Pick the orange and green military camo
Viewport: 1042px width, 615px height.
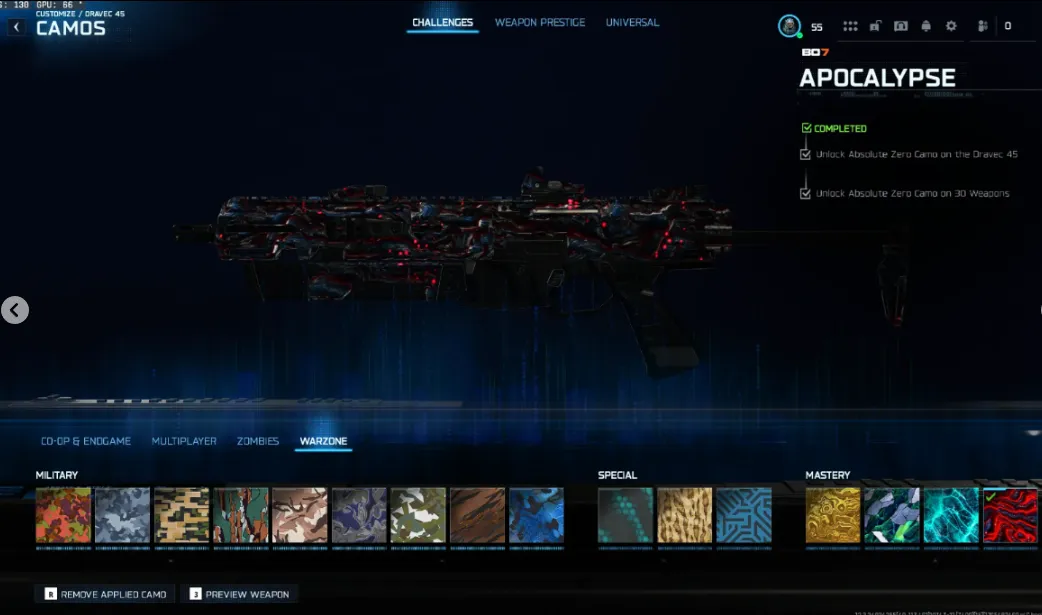click(63, 516)
